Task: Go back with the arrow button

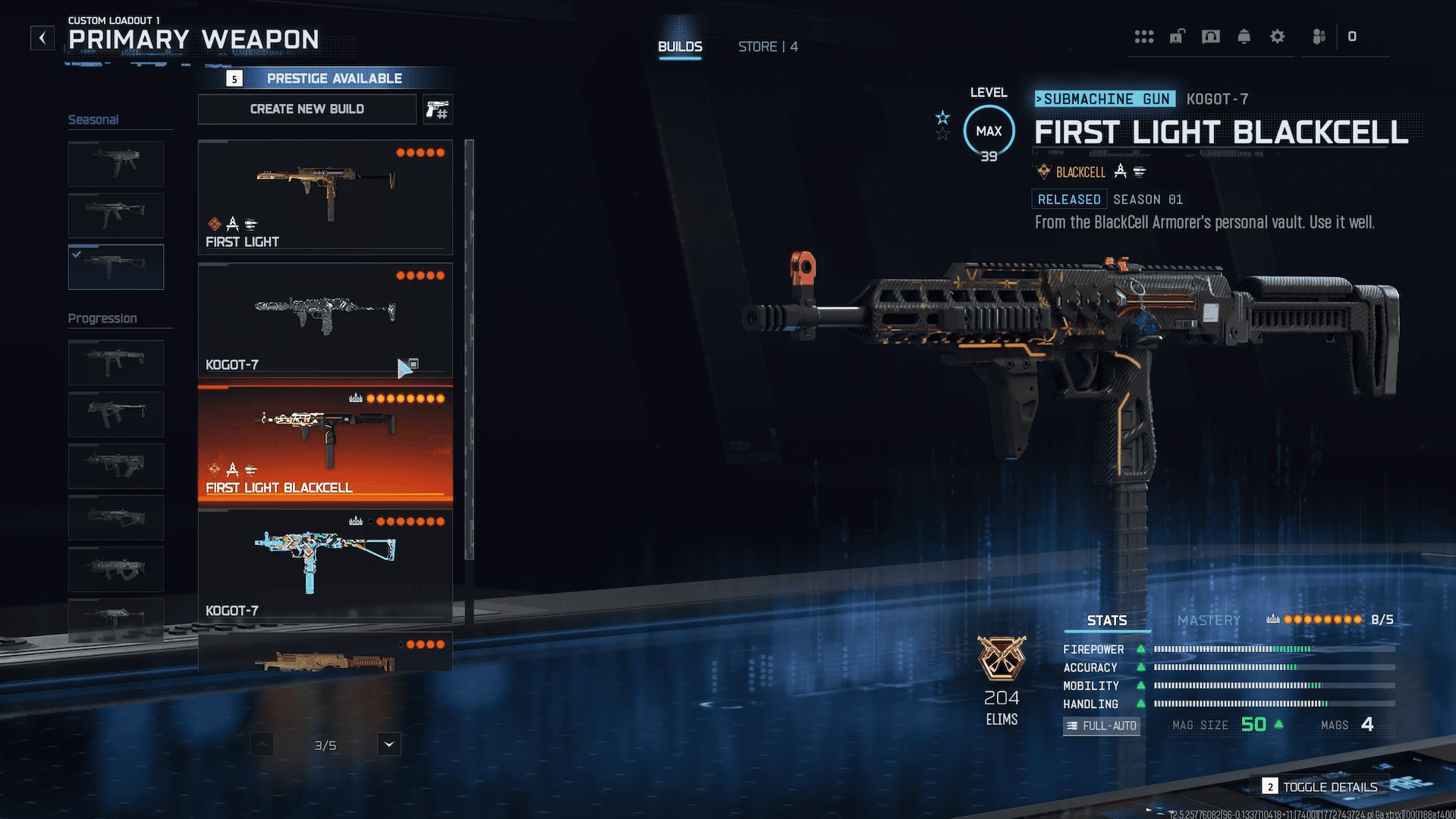Action: 42,38
